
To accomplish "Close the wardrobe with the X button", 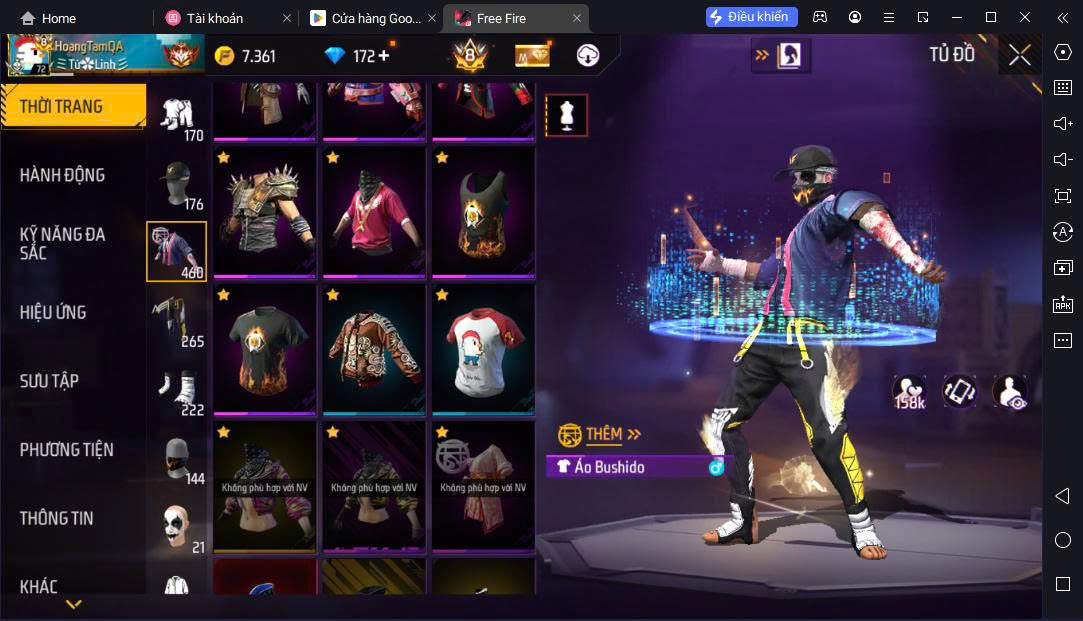I will coord(1019,55).
